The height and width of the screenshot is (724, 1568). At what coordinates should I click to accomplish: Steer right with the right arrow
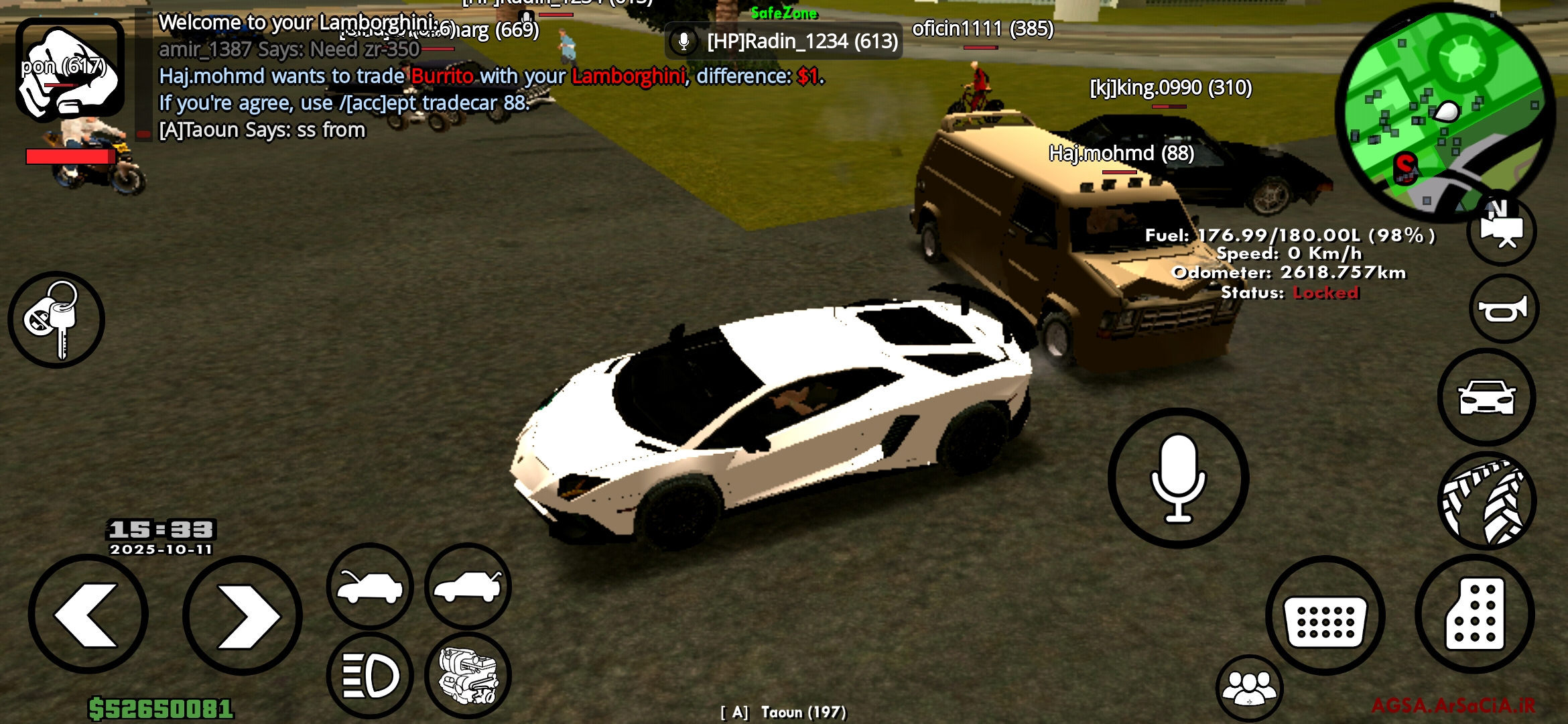point(242,615)
